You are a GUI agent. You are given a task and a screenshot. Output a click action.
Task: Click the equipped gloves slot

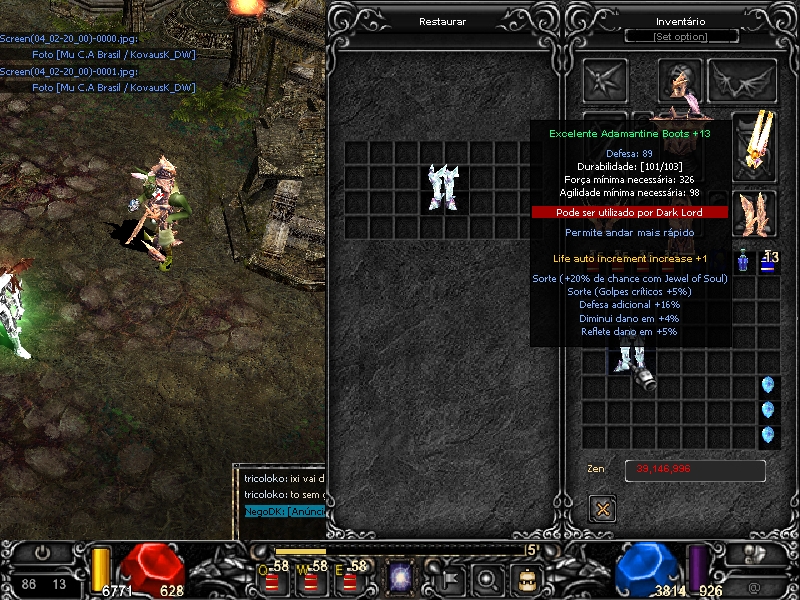pyautogui.click(x=755, y=212)
